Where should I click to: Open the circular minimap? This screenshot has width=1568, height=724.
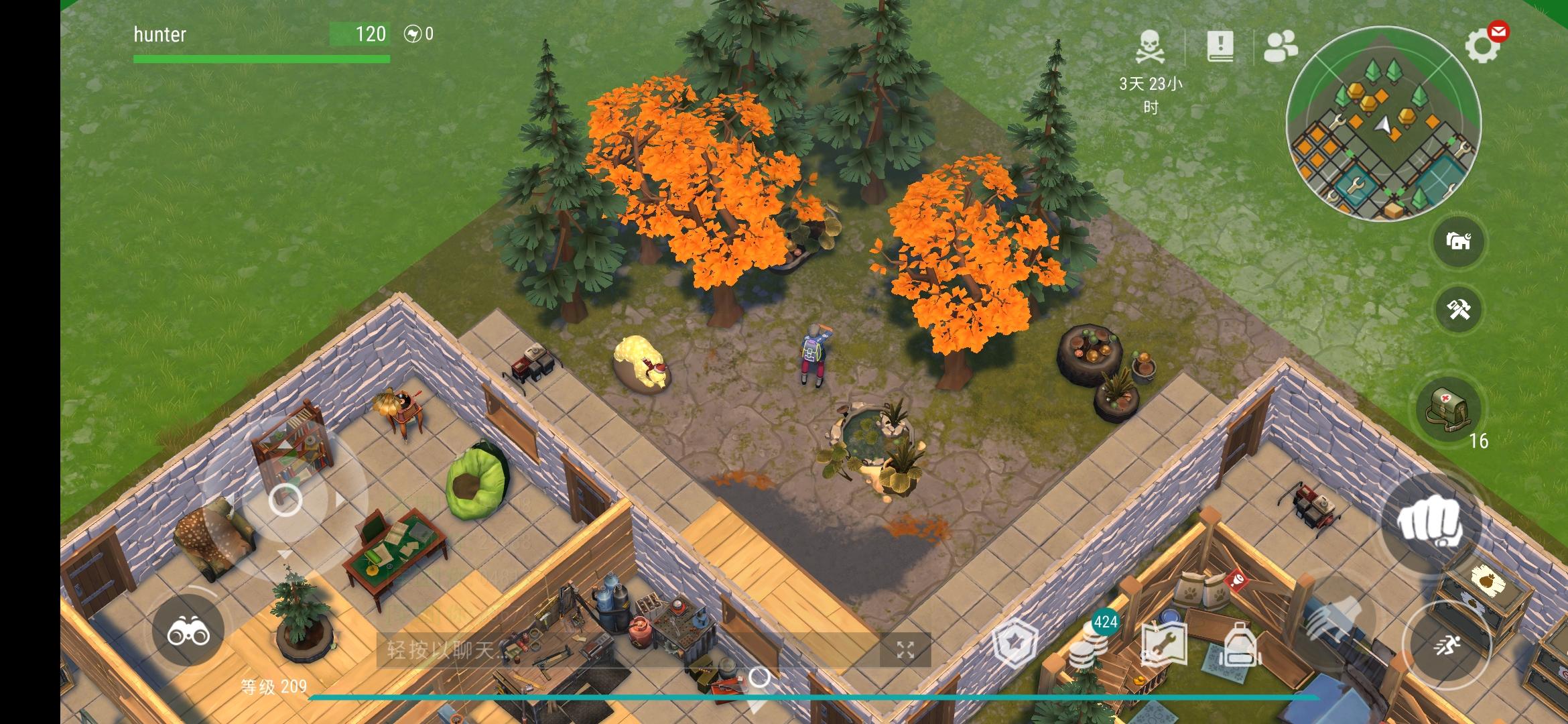pyautogui.click(x=1383, y=123)
